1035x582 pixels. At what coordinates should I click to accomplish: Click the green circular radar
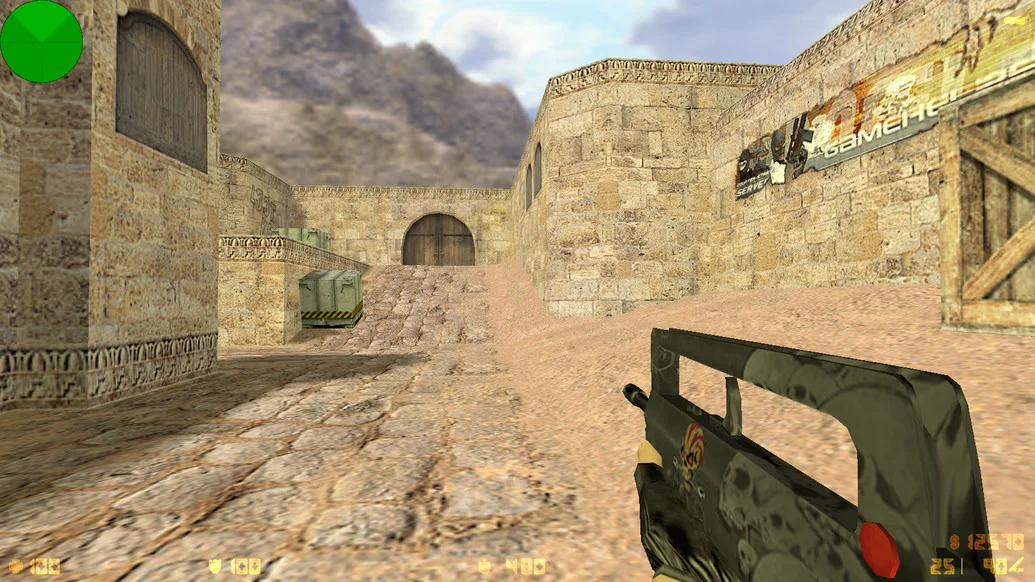pos(41,41)
